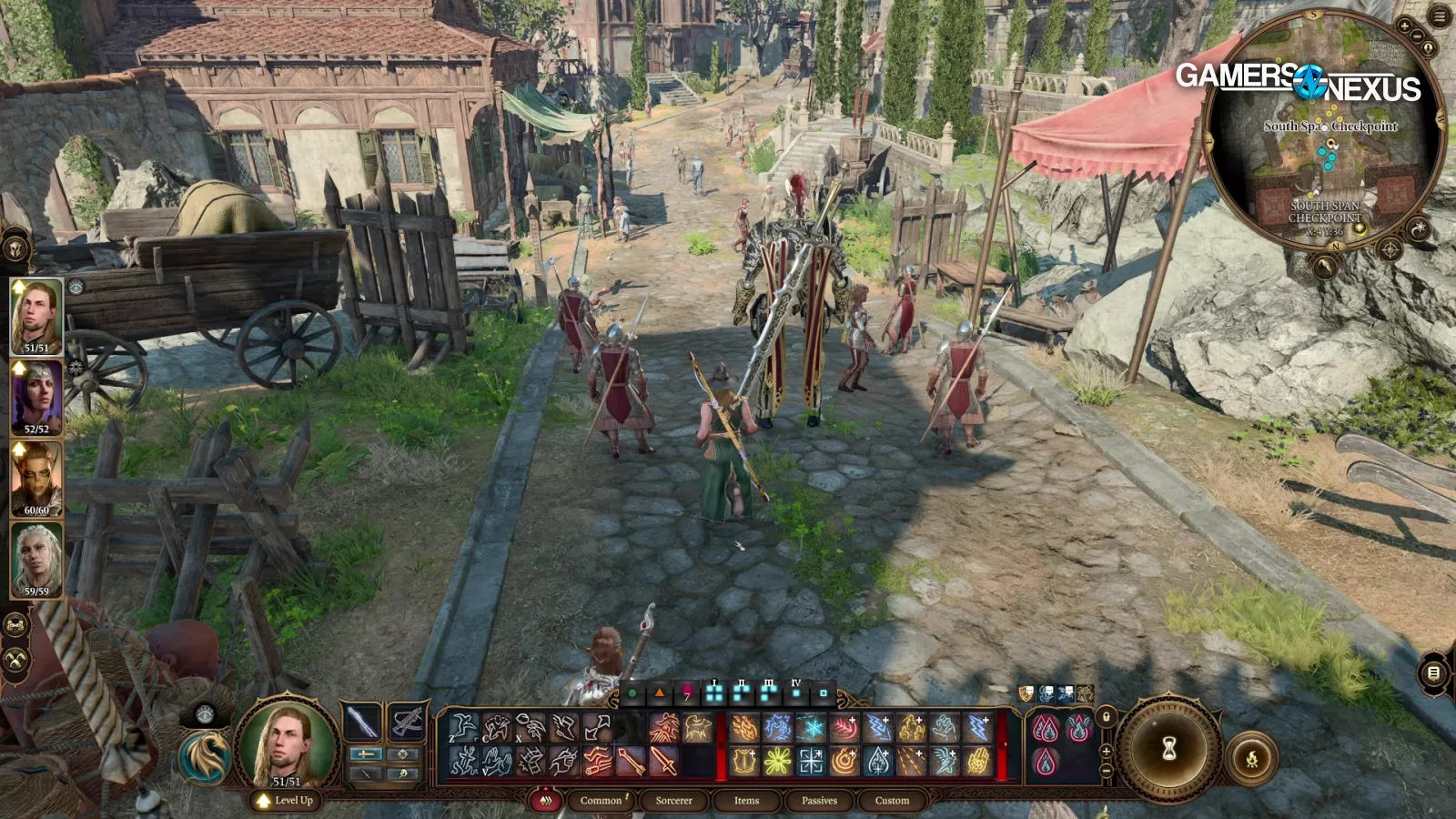Toggle the hotbar lock padlock
The image size is (1456, 819).
(1107, 717)
